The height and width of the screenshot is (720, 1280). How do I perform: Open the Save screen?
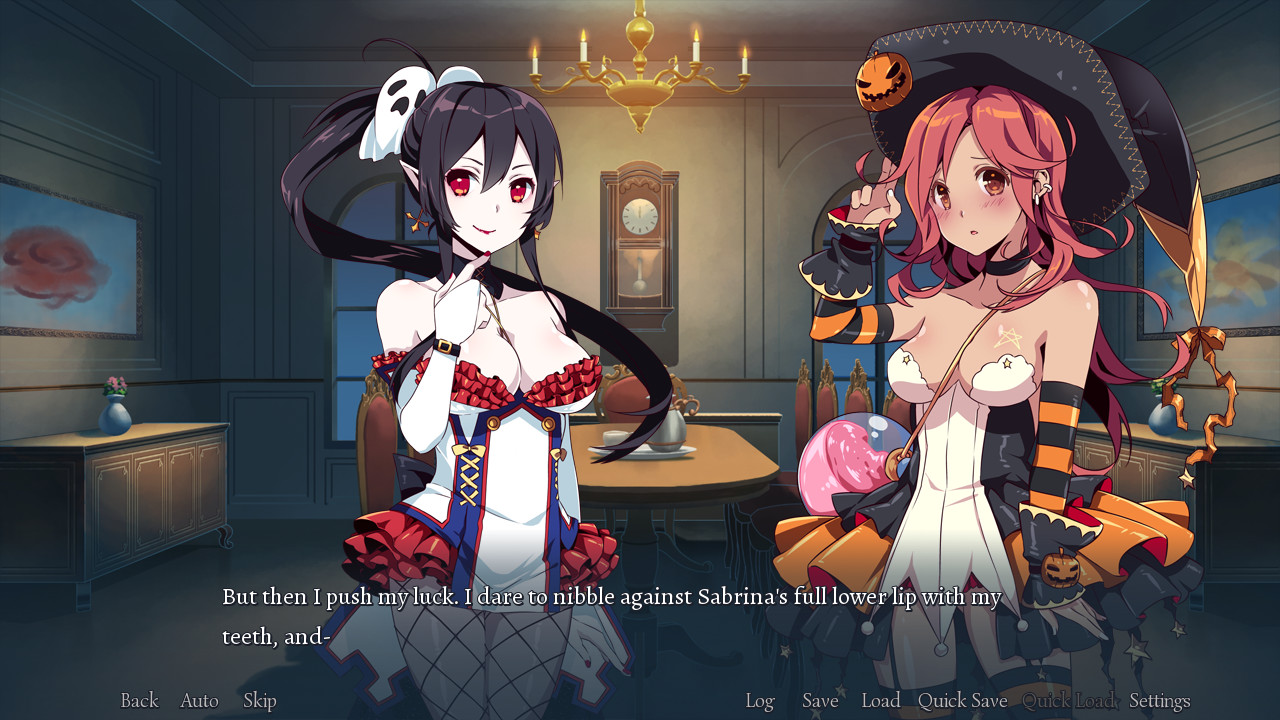[820, 701]
